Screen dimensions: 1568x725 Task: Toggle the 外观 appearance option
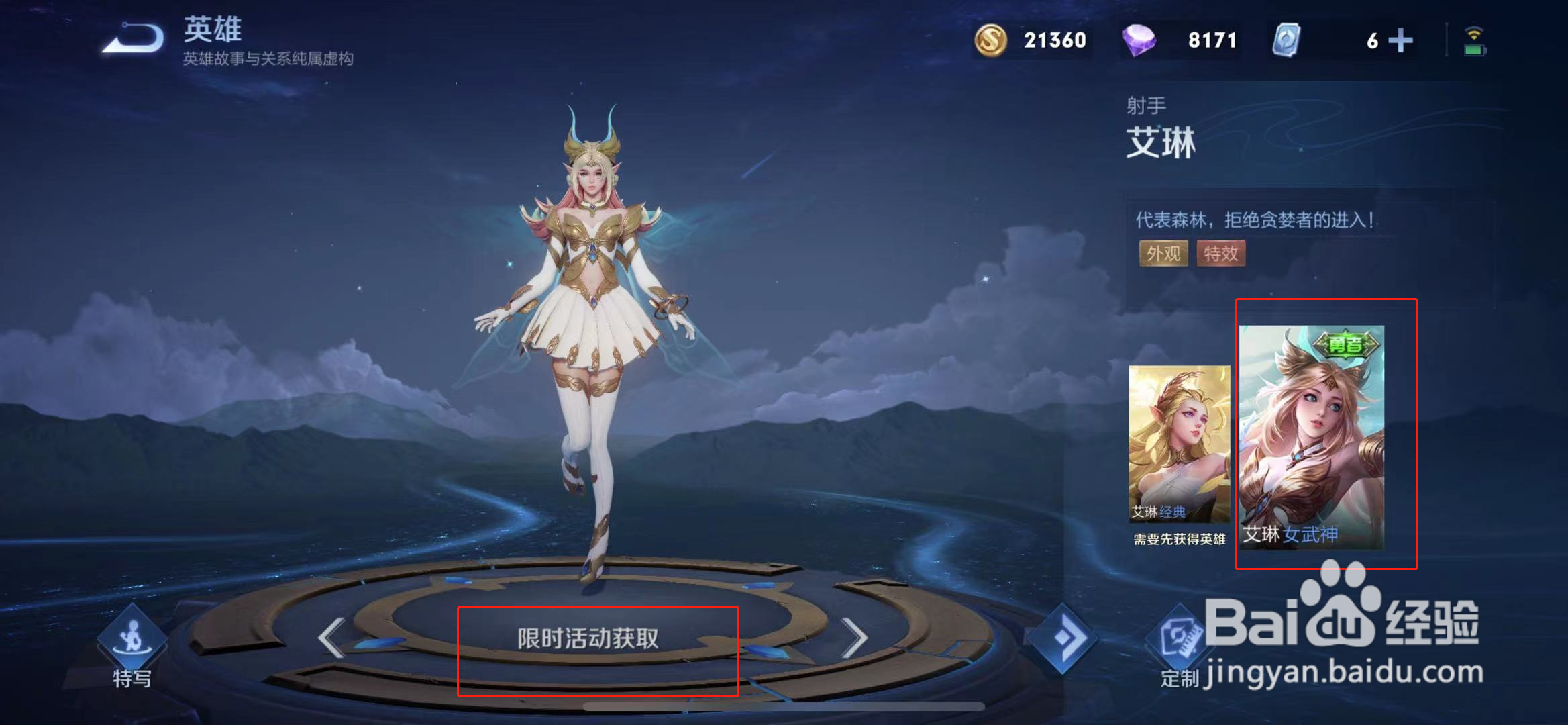pyautogui.click(x=1163, y=254)
